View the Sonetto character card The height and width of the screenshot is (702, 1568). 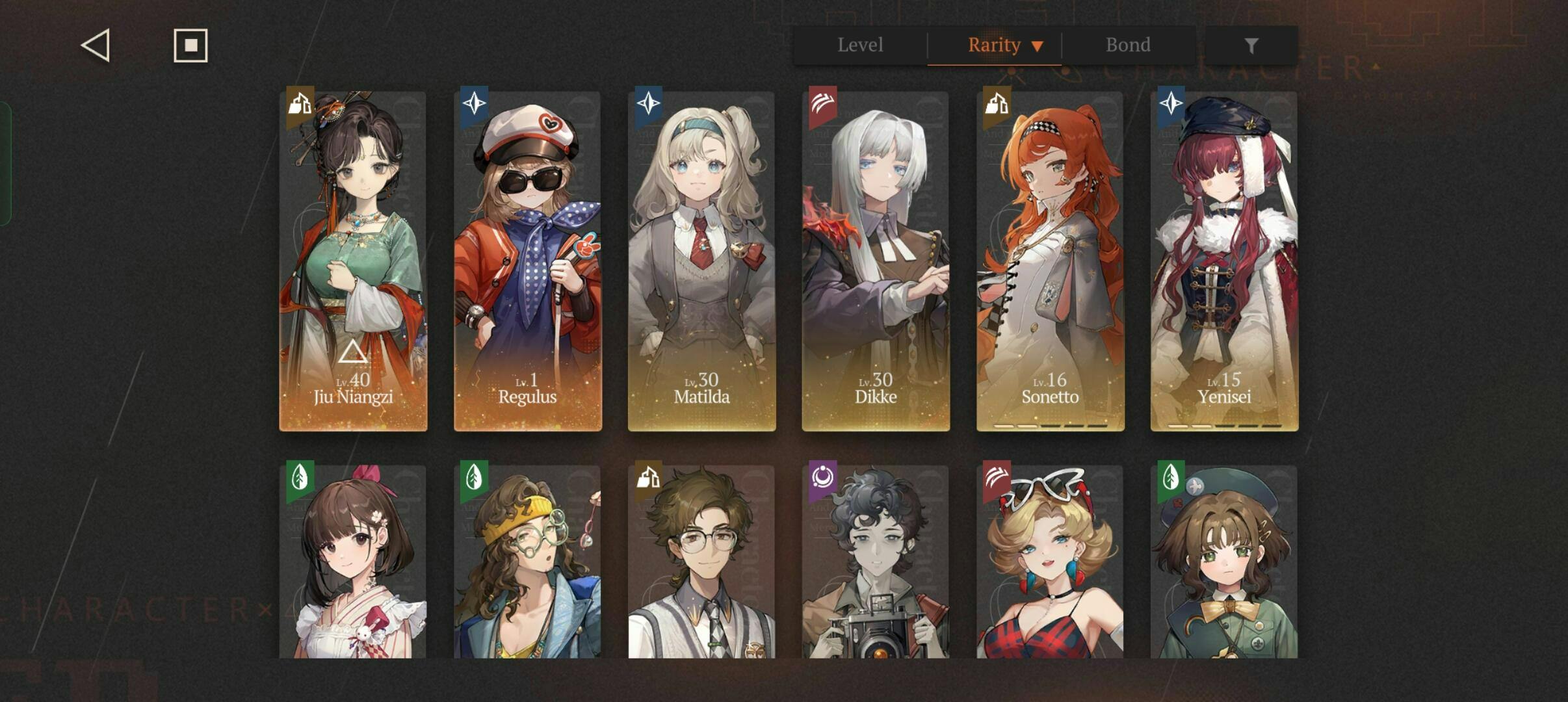tap(1050, 261)
